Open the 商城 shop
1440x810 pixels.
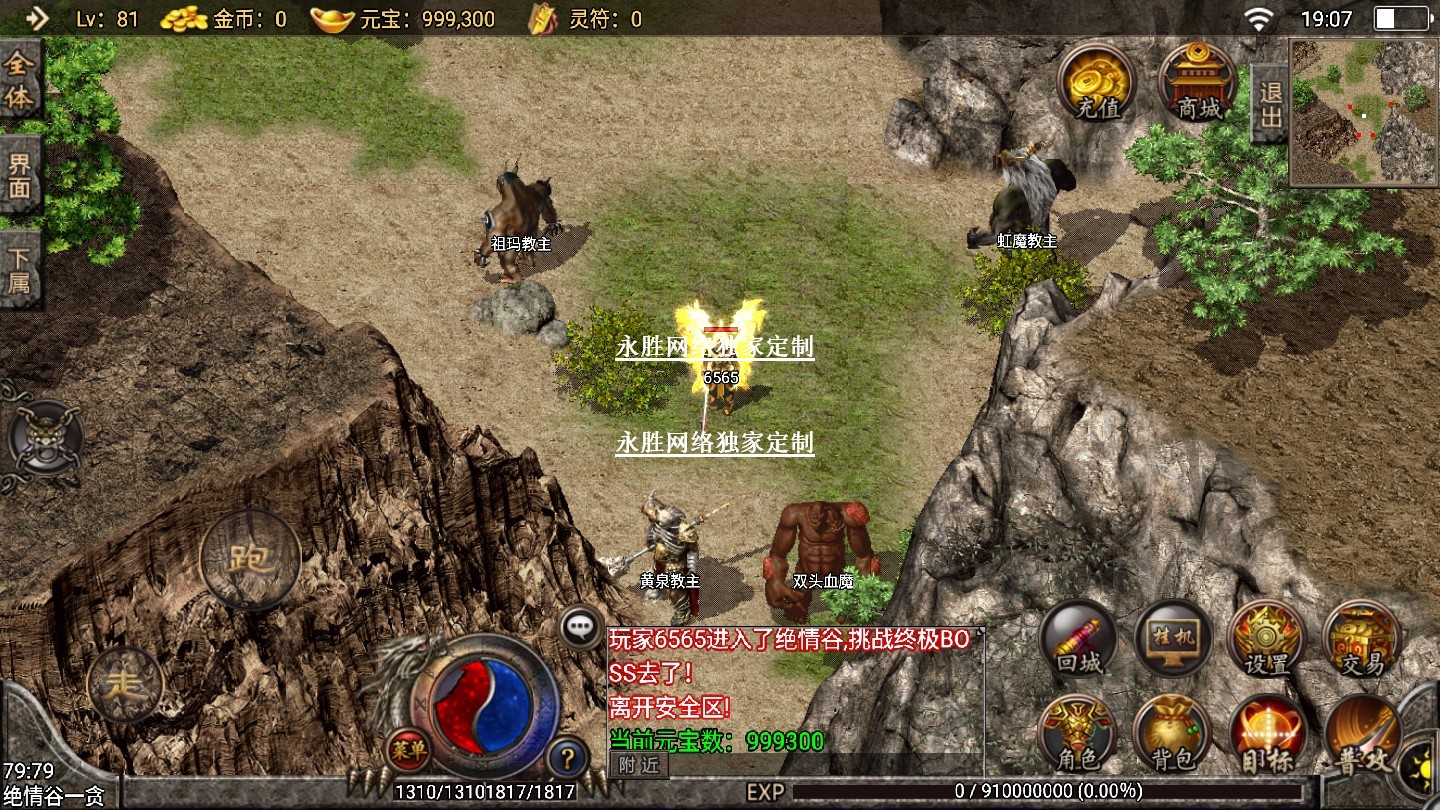[x=1198, y=82]
